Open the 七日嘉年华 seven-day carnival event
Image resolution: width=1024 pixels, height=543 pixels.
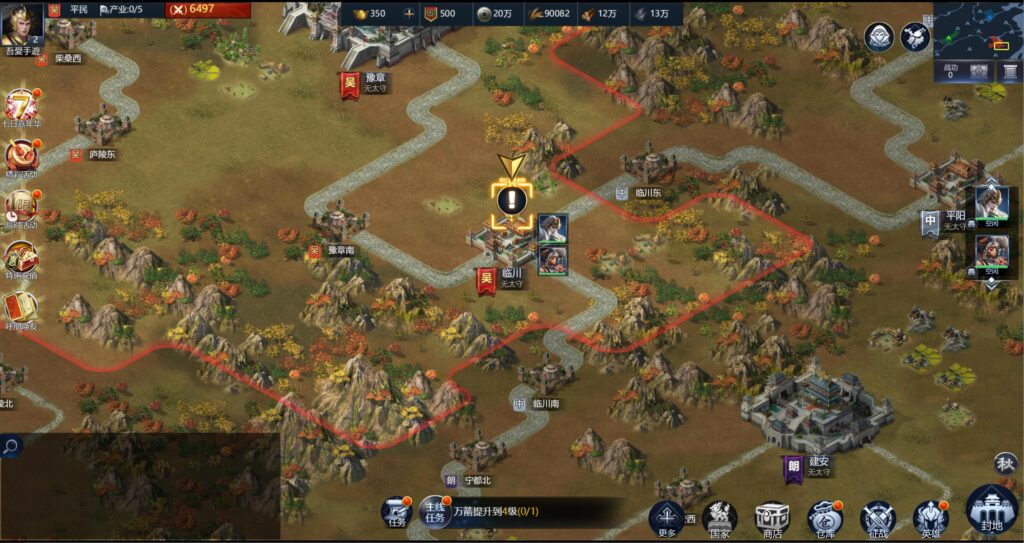[21, 107]
